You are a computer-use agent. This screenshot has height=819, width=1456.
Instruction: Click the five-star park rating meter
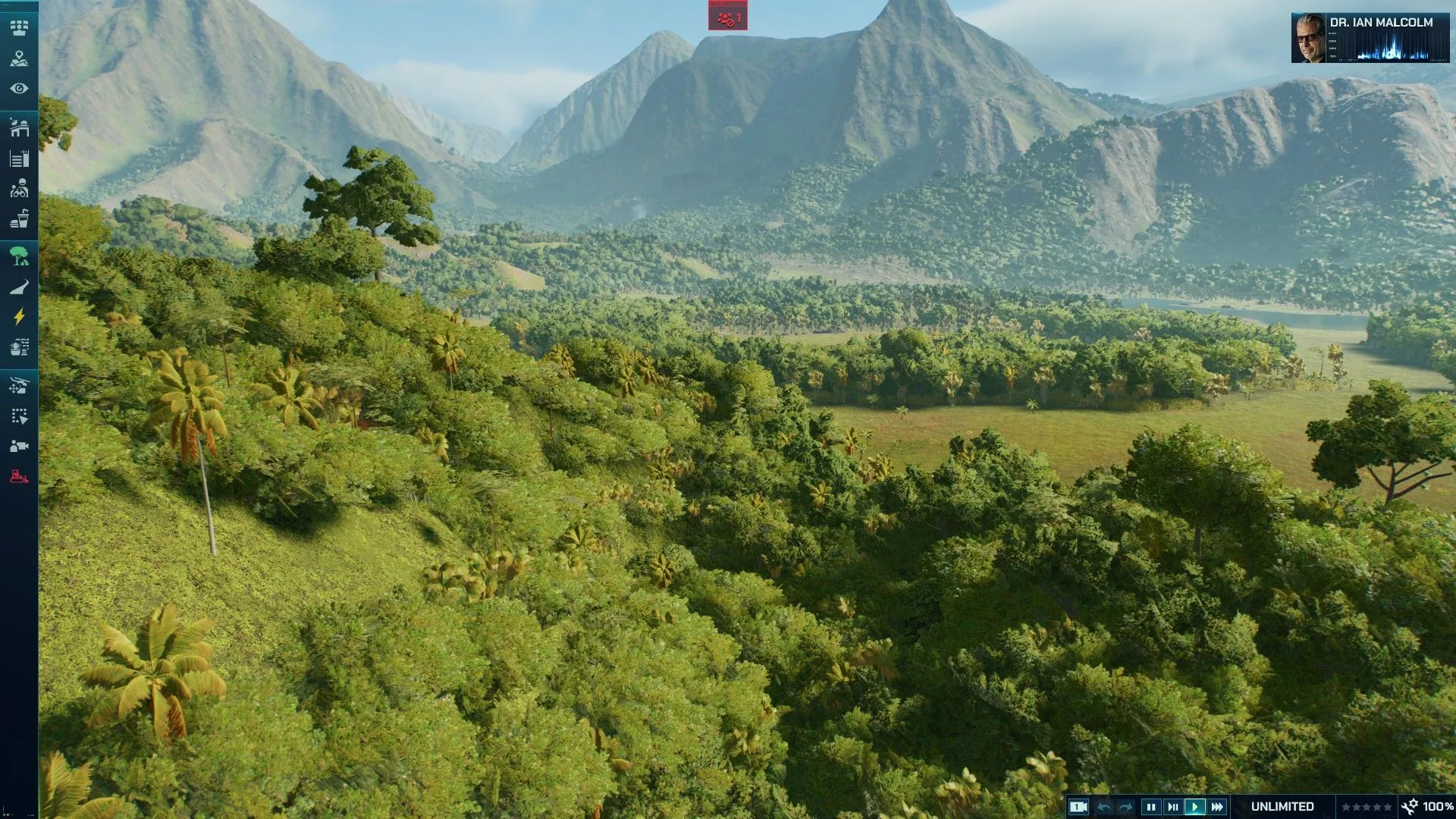click(1367, 806)
